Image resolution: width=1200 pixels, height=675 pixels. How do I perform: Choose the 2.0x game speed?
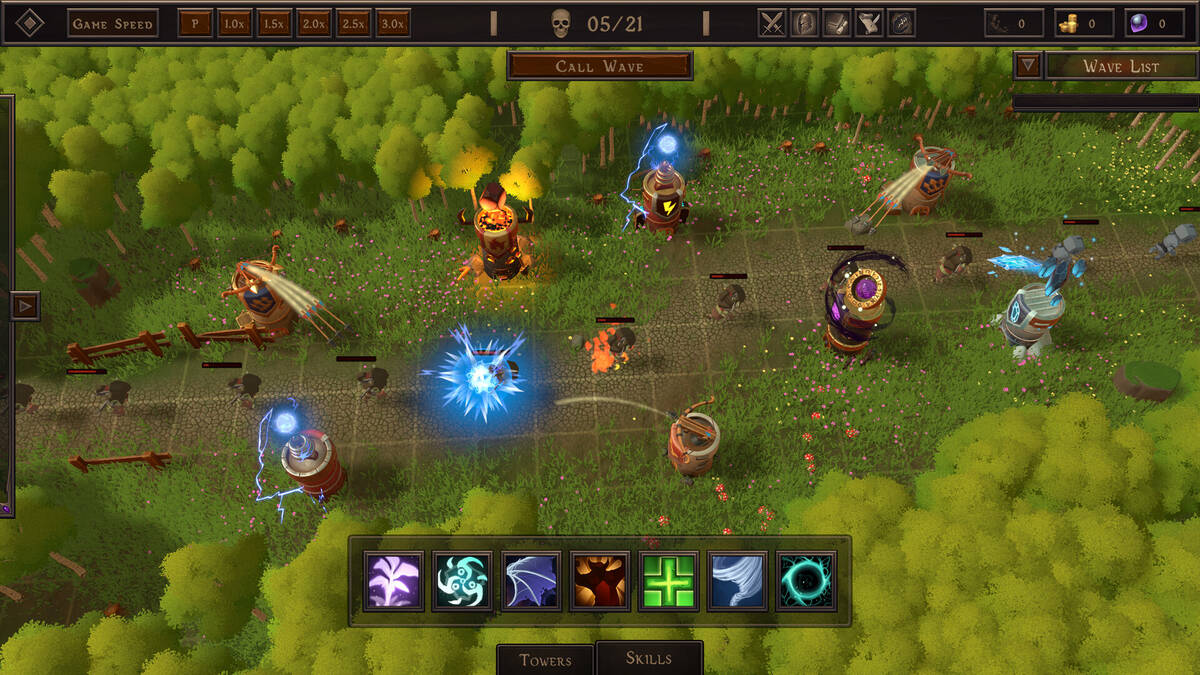click(x=313, y=23)
